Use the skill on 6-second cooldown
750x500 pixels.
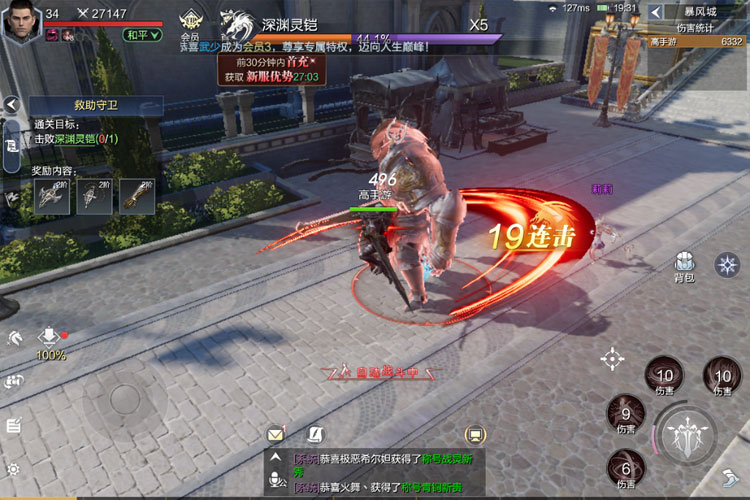pos(626,469)
